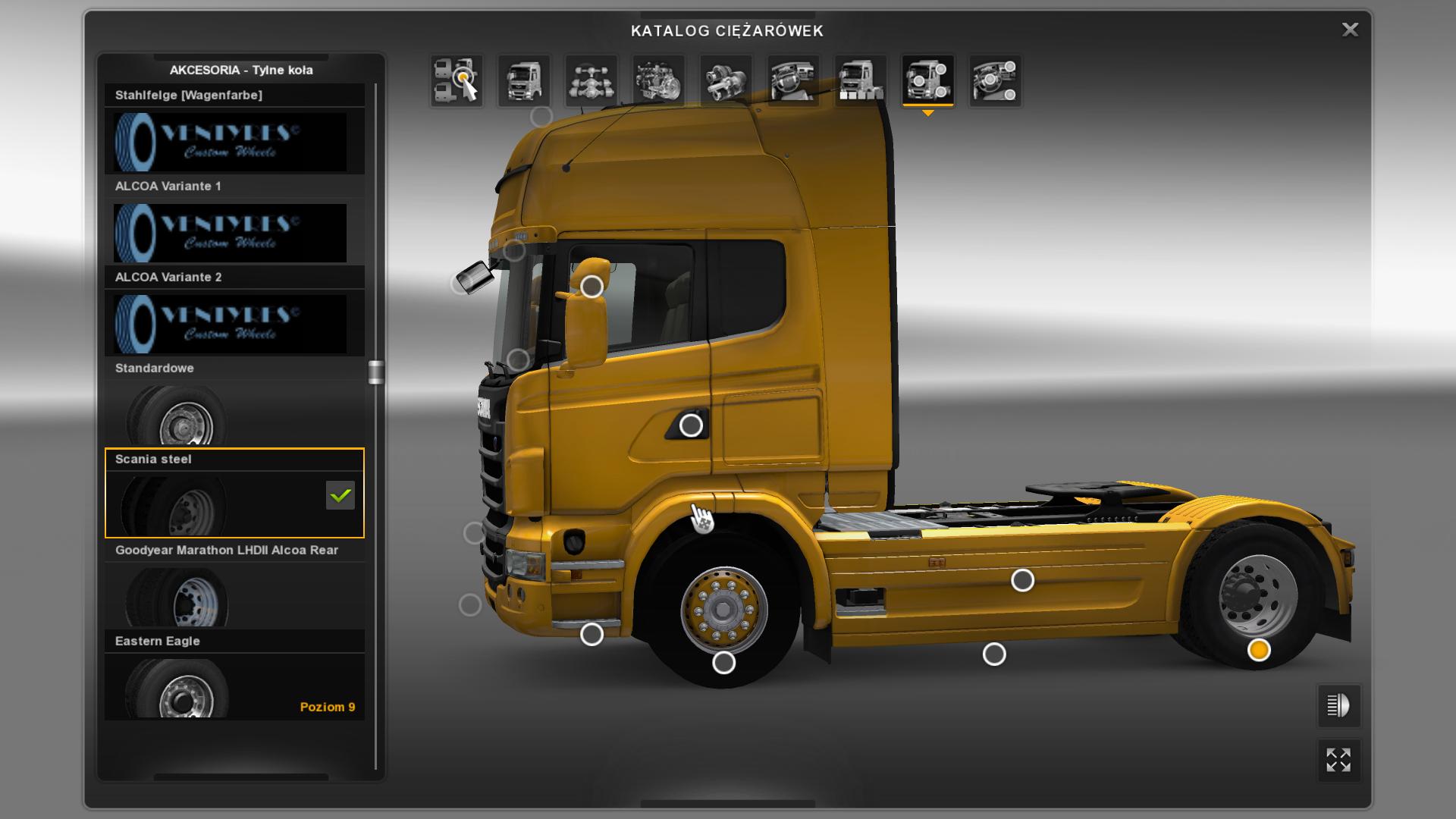
Task: Open the truck paint color tab
Action: (861, 80)
